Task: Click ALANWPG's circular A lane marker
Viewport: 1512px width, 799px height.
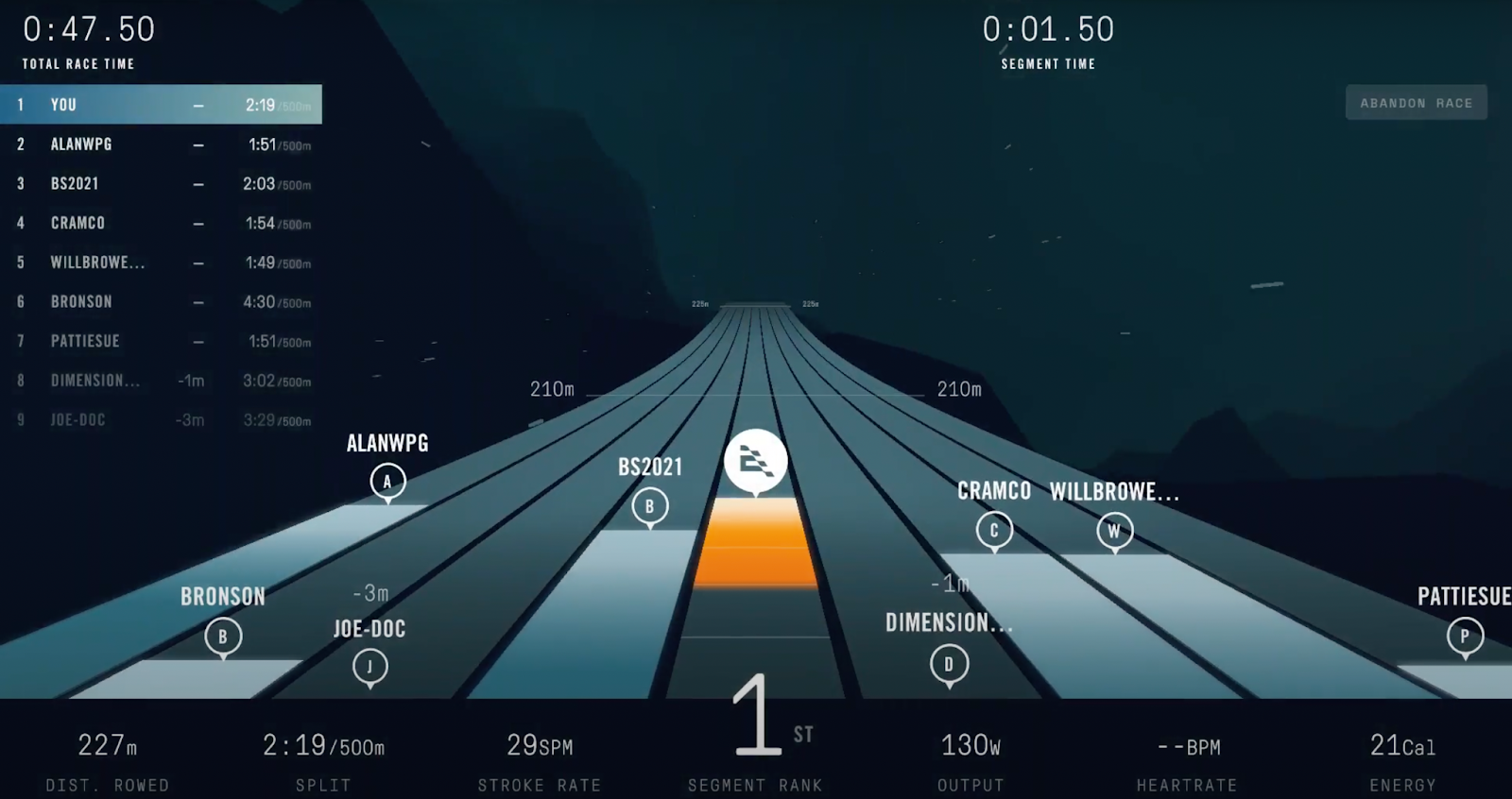Action: click(x=387, y=482)
